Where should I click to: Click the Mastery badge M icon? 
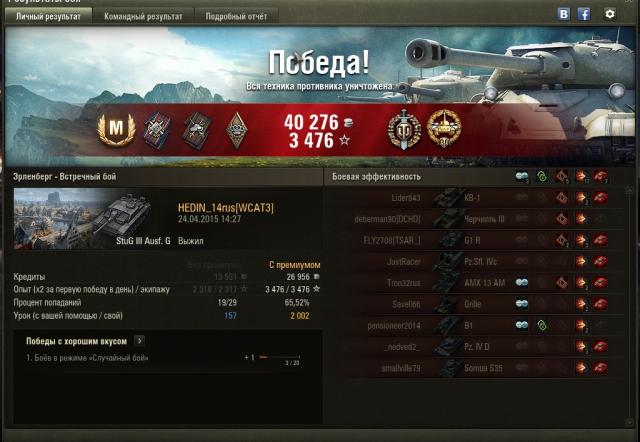[118, 128]
